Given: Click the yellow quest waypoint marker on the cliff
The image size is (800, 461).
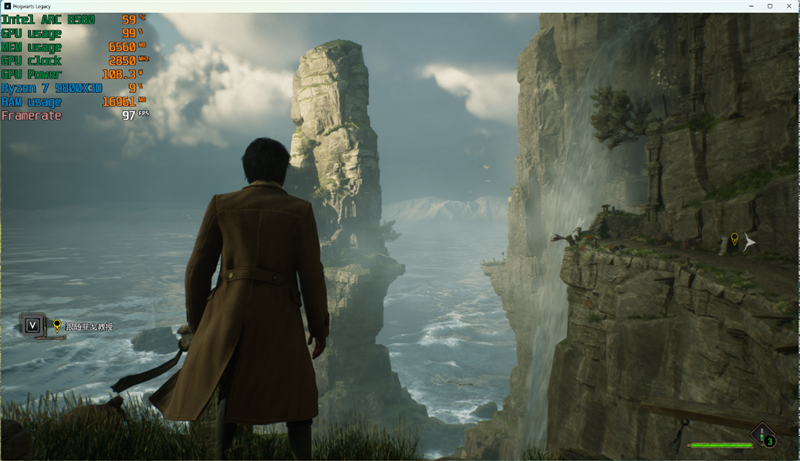Looking at the screenshot, I should [x=735, y=239].
